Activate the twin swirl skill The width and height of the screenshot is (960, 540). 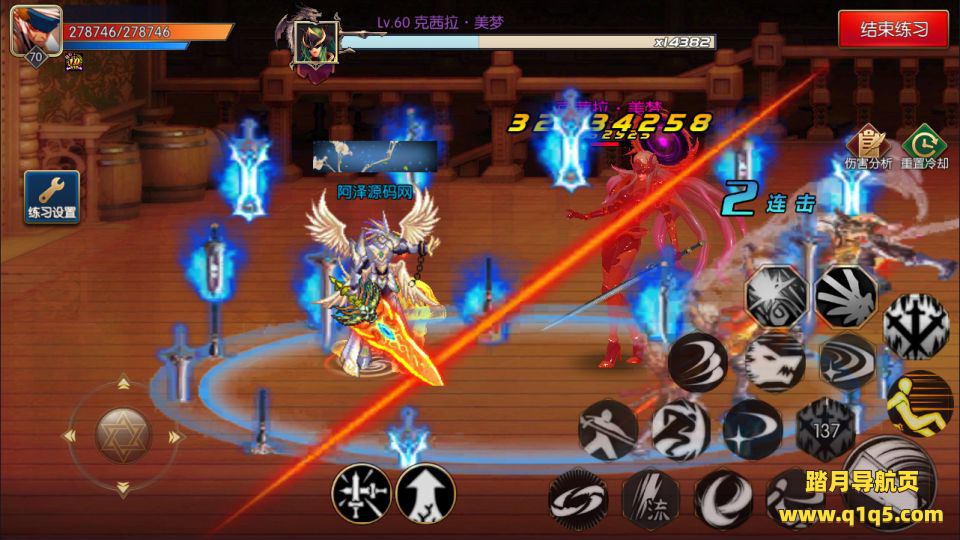point(578,498)
